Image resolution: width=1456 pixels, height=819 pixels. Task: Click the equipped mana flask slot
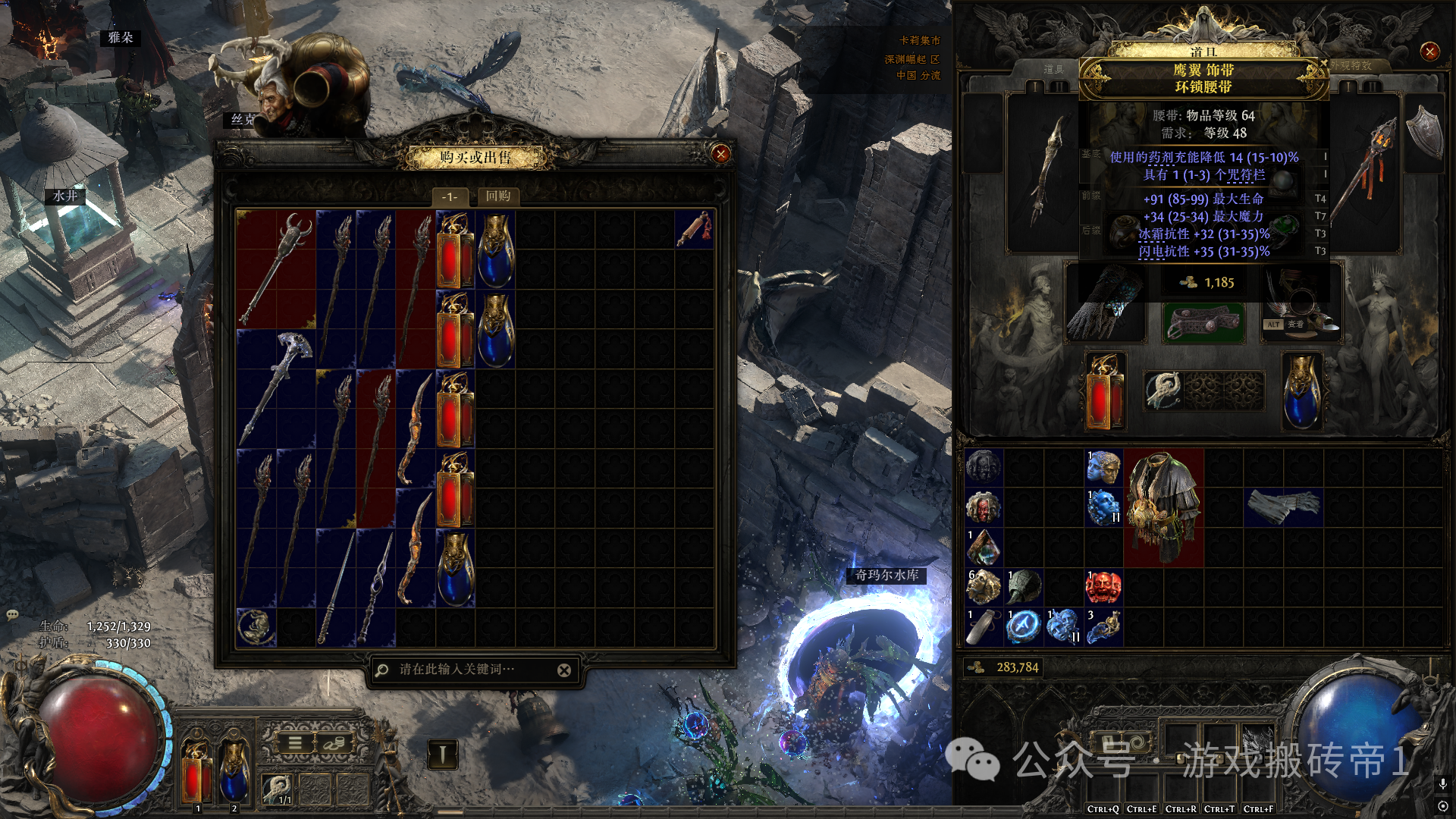(1302, 391)
